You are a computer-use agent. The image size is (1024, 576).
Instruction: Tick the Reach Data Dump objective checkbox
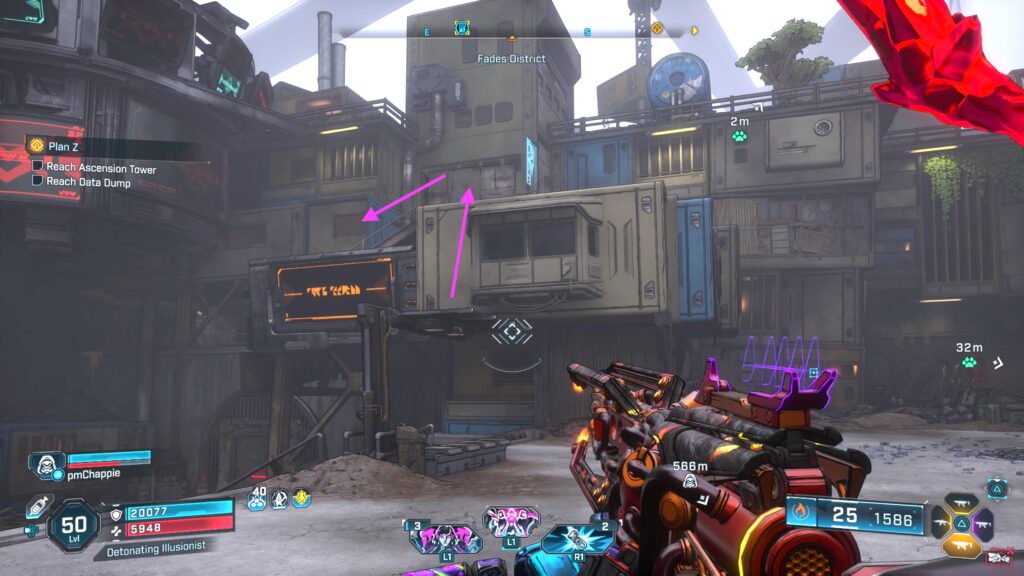tap(37, 181)
